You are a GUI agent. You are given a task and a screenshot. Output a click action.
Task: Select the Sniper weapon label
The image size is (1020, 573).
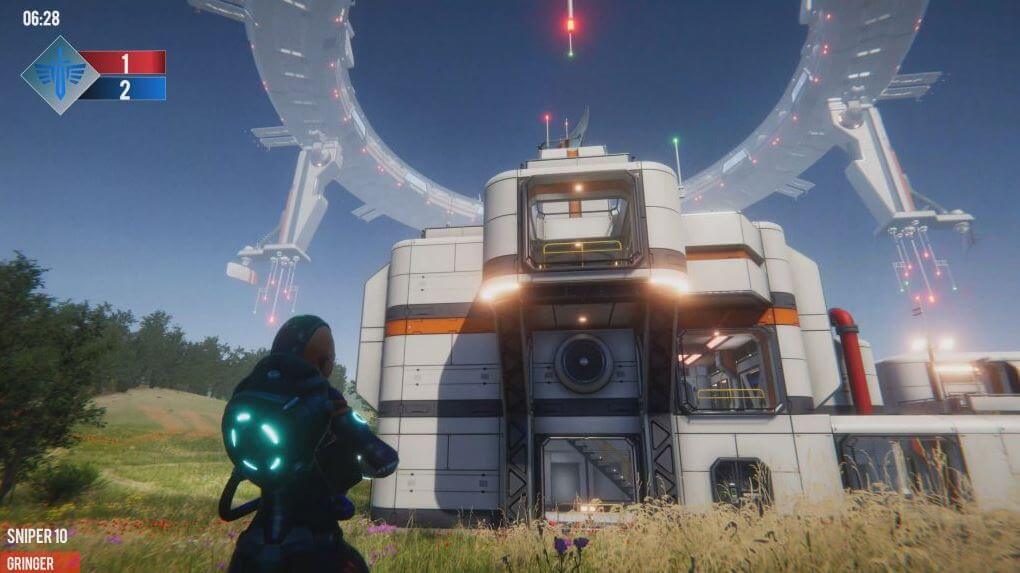click(37, 537)
